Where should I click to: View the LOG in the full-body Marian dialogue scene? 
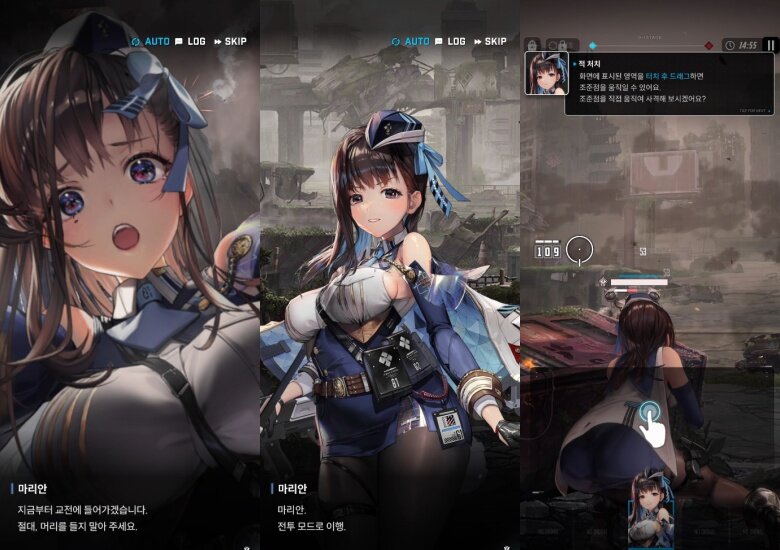point(450,42)
